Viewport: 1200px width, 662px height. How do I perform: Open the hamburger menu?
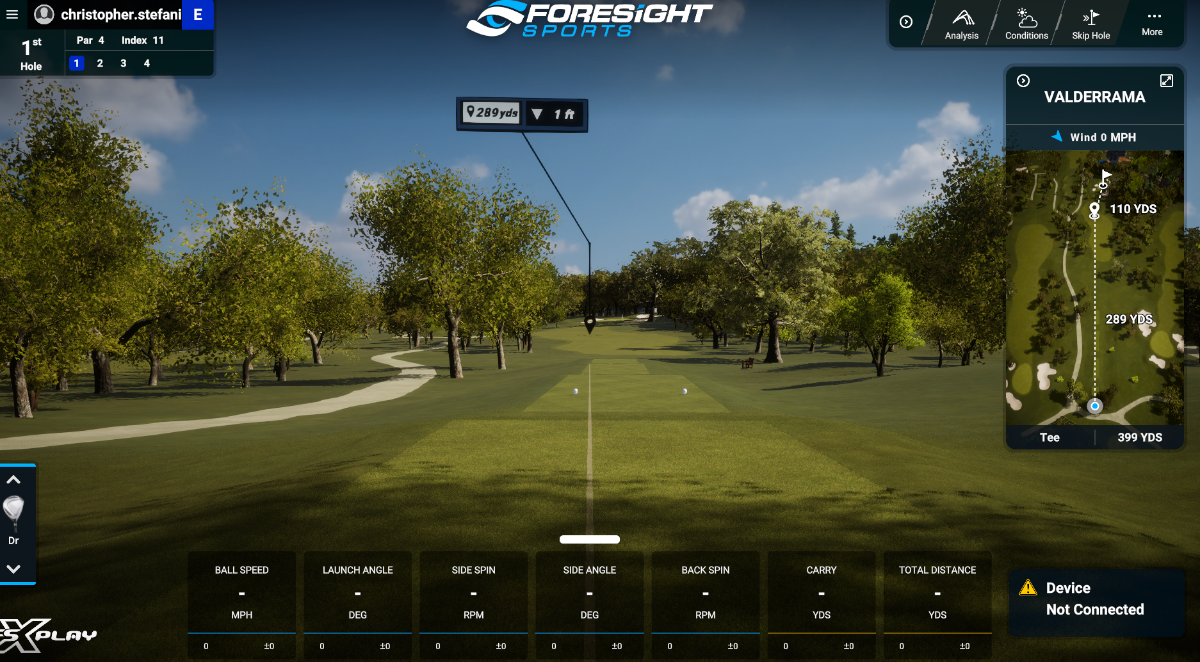tap(12, 14)
